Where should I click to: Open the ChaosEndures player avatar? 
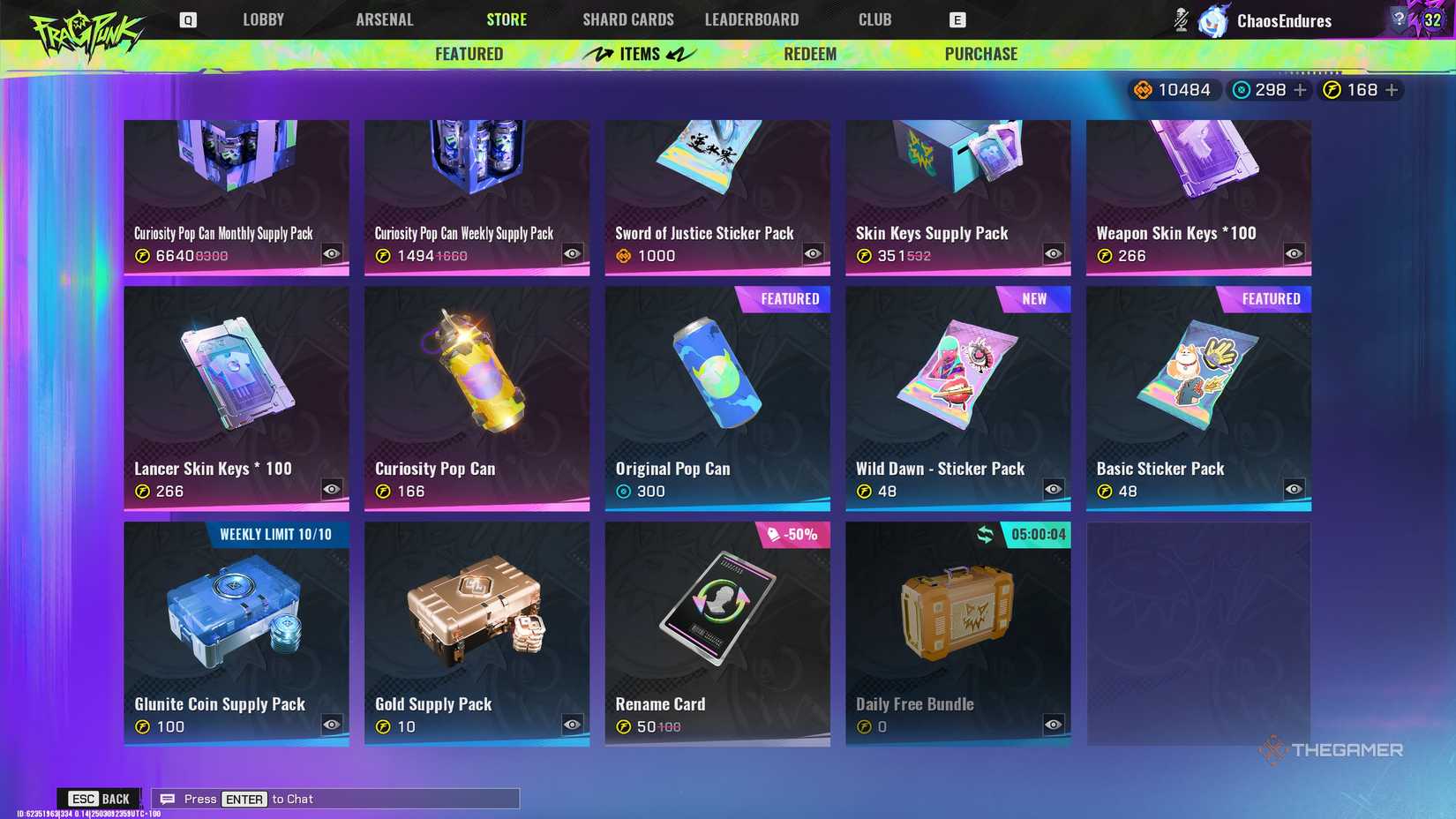click(x=1212, y=19)
